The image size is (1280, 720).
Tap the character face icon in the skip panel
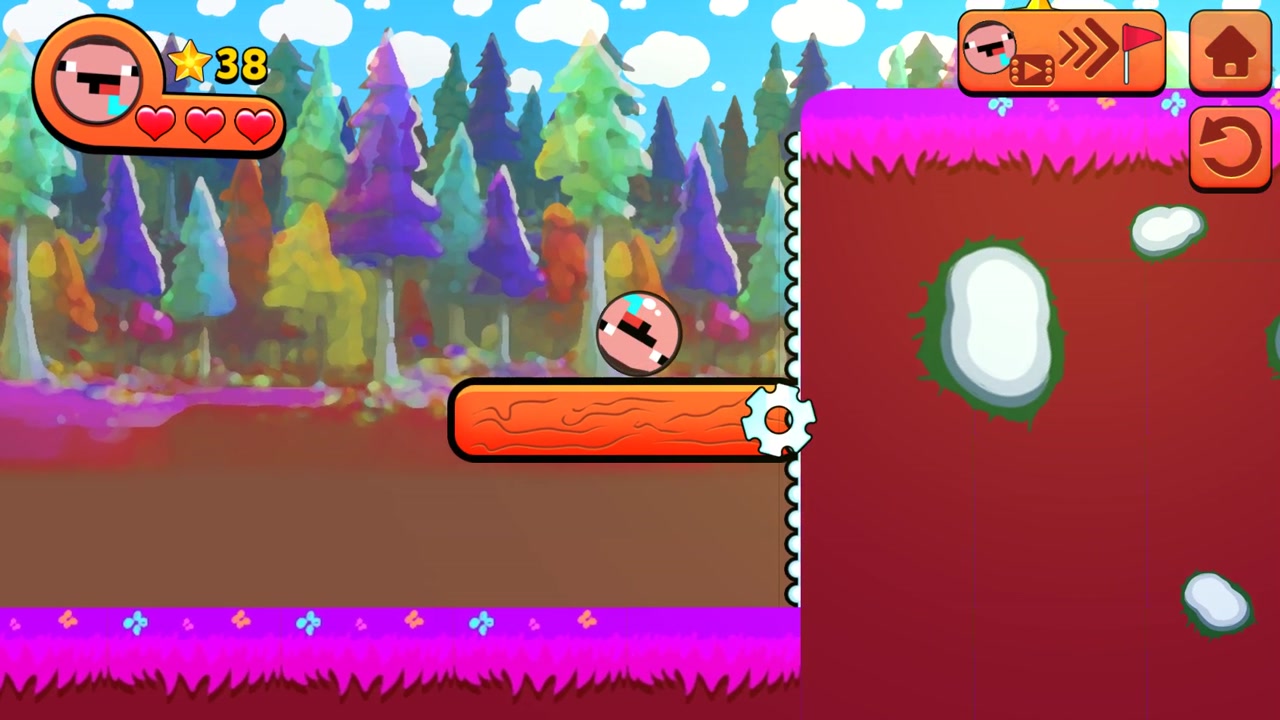[990, 48]
